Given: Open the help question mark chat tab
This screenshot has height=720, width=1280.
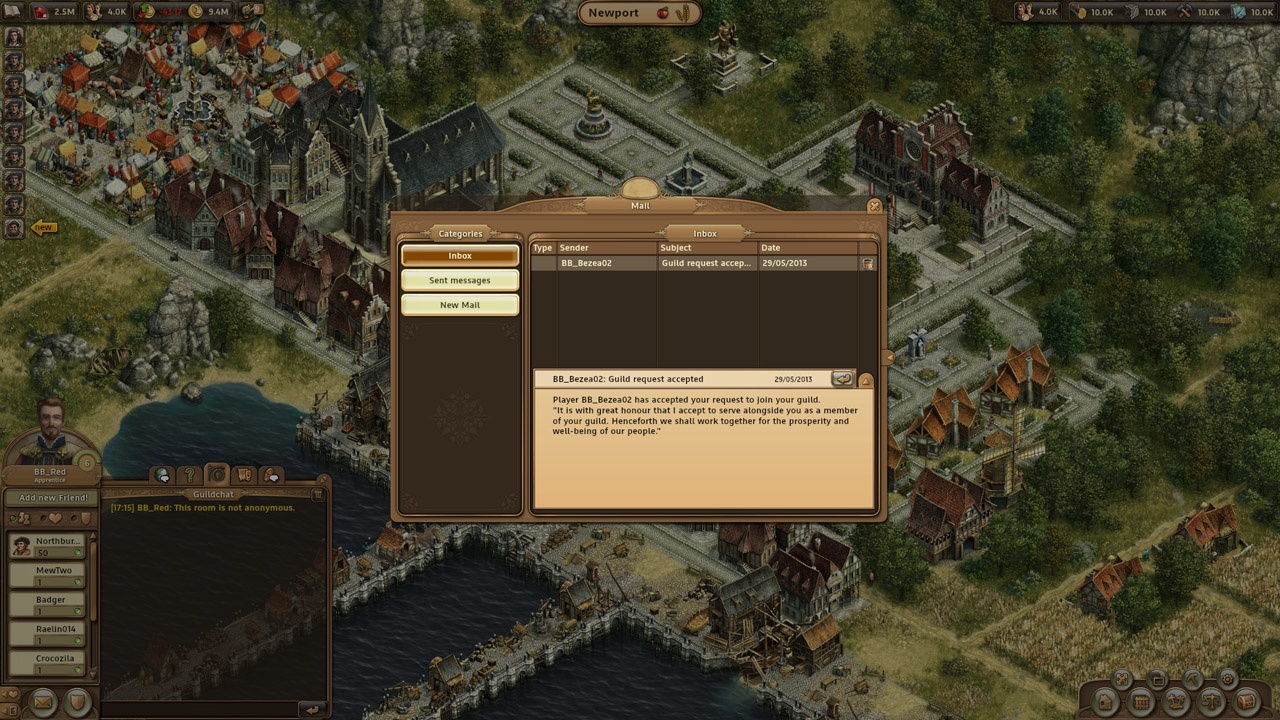Looking at the screenshot, I should (x=189, y=476).
